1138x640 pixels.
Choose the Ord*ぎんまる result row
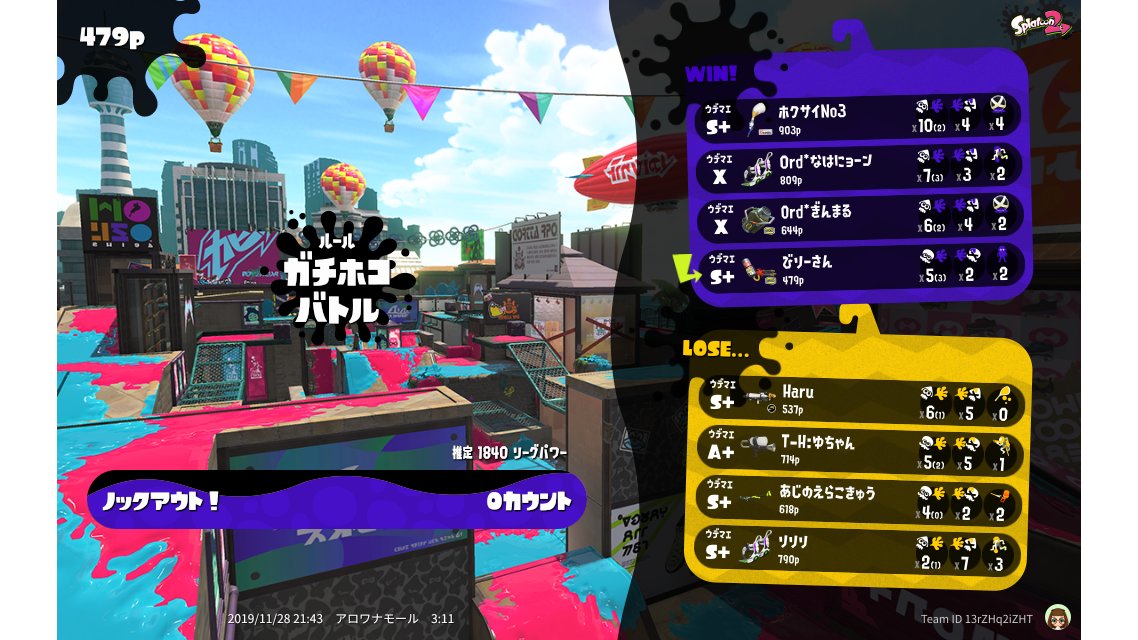[x=860, y=218]
